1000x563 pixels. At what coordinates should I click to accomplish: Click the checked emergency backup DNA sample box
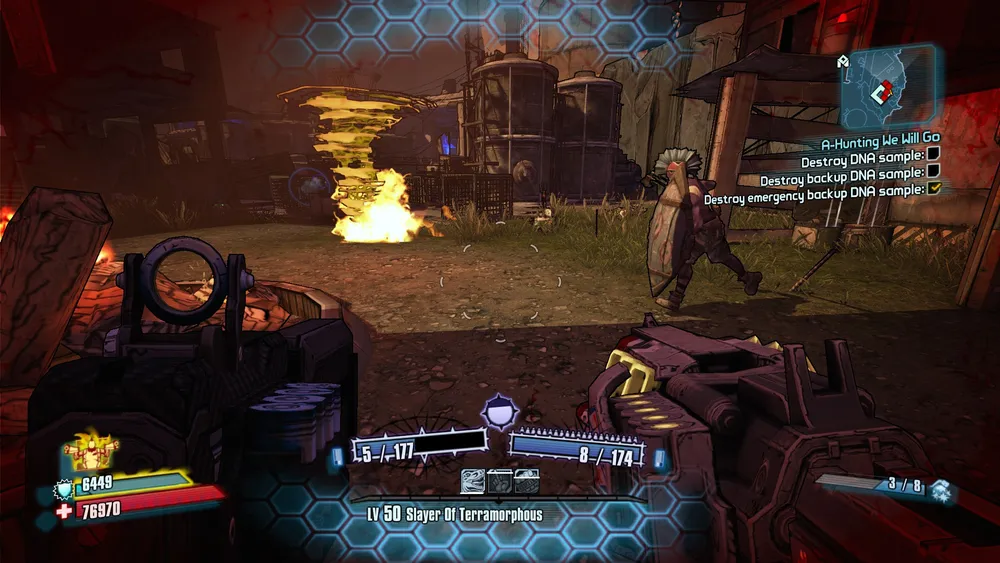tap(934, 188)
